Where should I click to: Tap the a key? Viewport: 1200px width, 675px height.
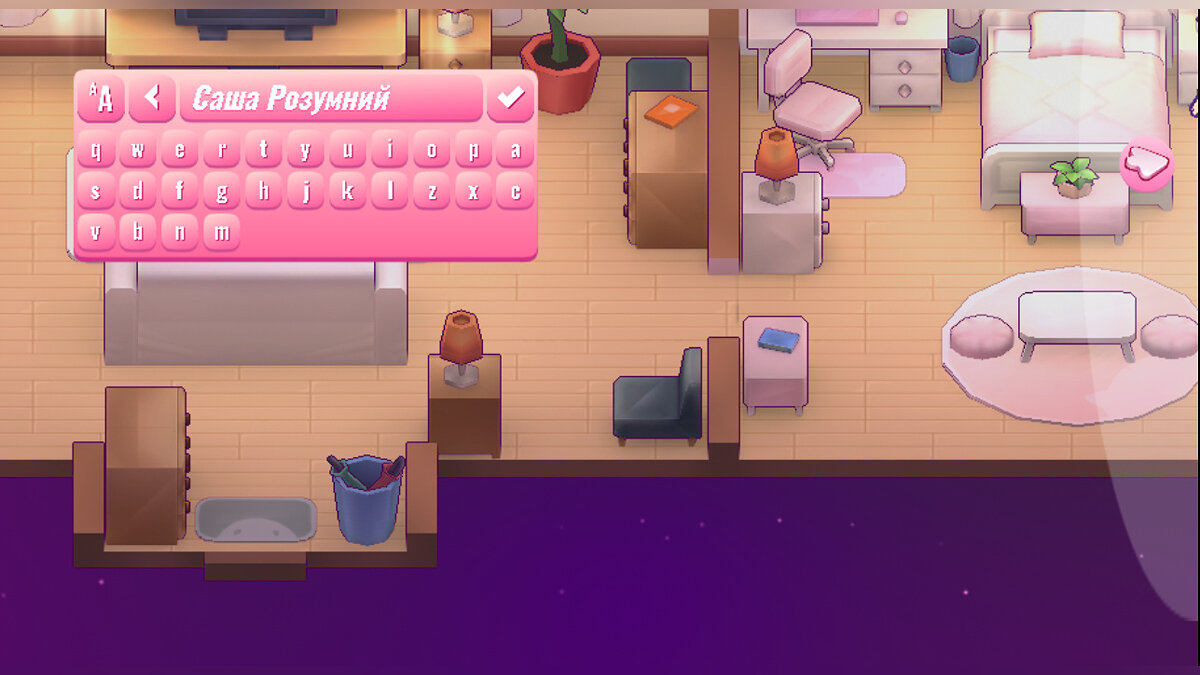coord(516,151)
